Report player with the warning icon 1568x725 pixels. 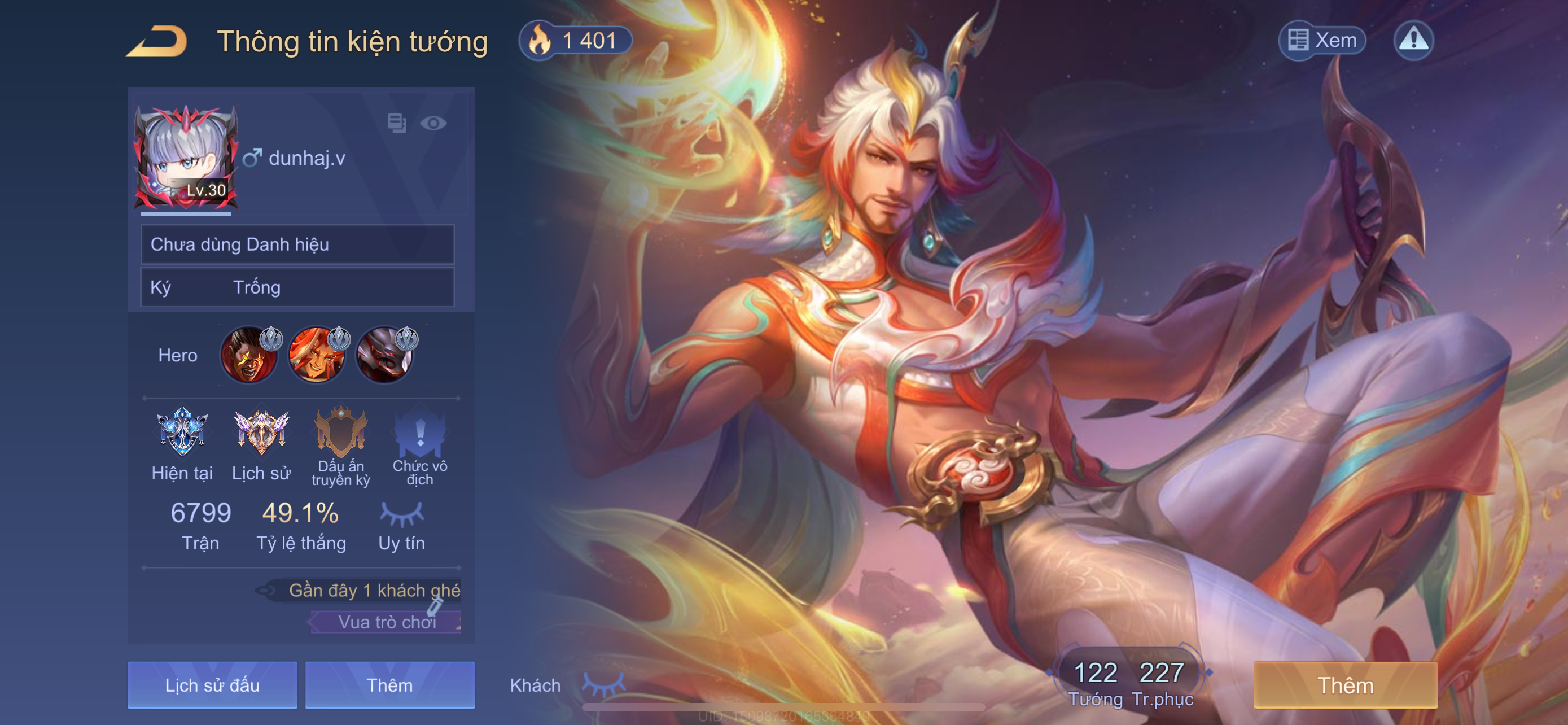pyautogui.click(x=1413, y=41)
